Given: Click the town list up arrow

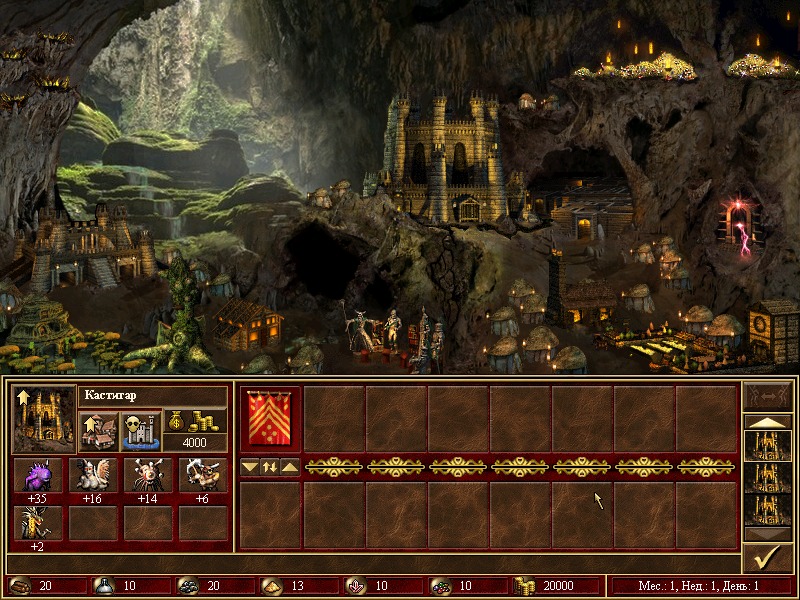Looking at the screenshot, I should [x=768, y=422].
